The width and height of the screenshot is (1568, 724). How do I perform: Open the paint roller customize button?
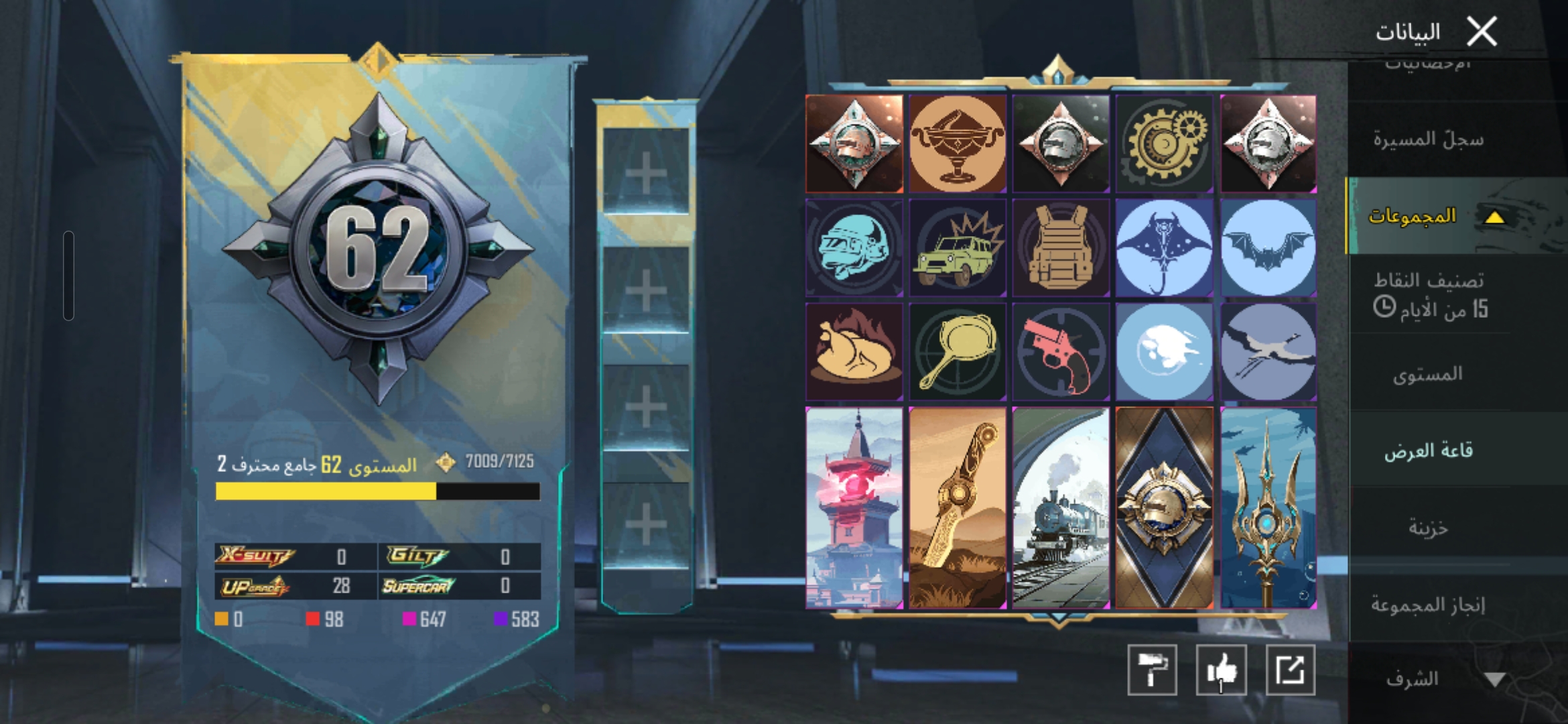1152,670
